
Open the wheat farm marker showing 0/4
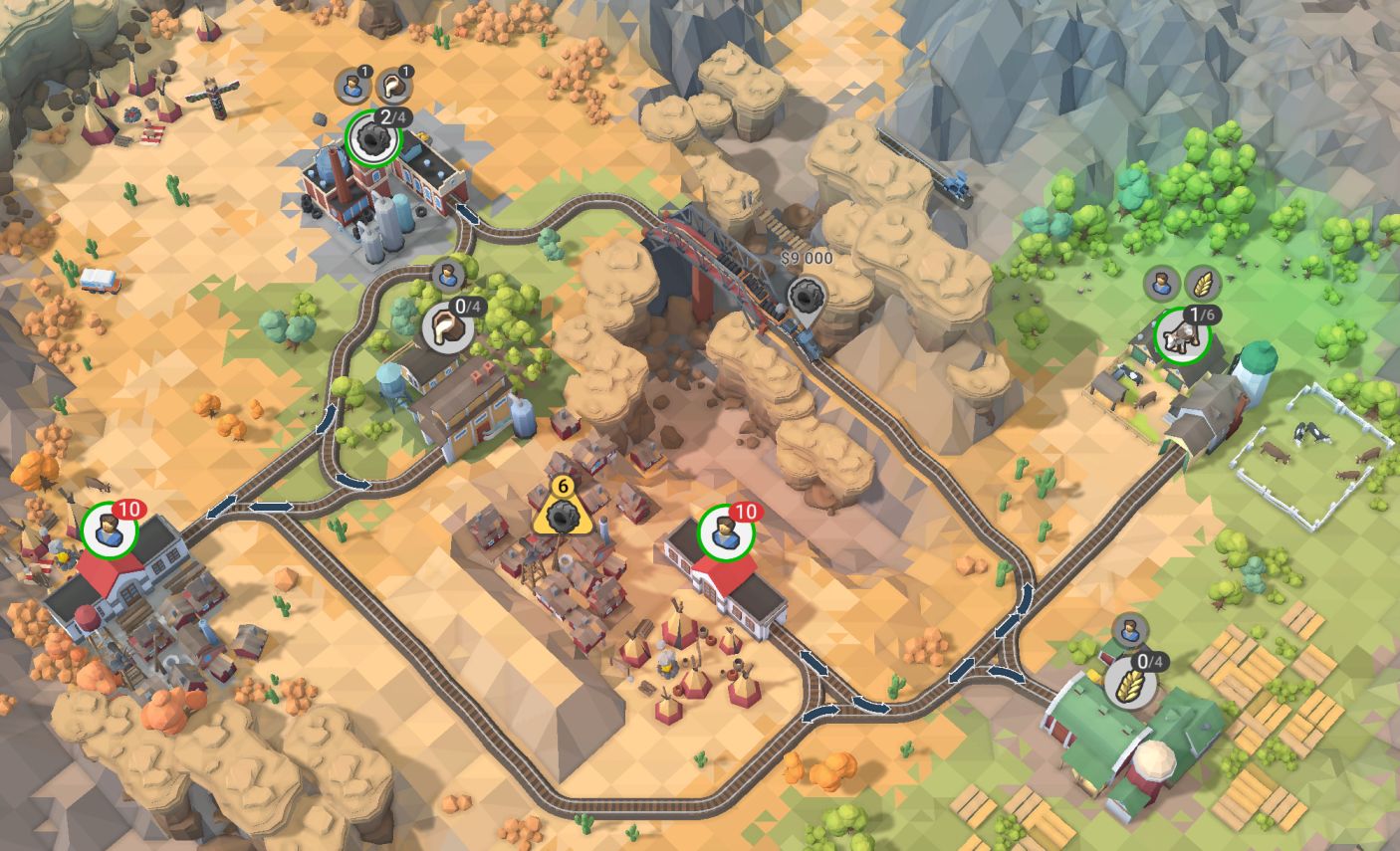[1131, 683]
